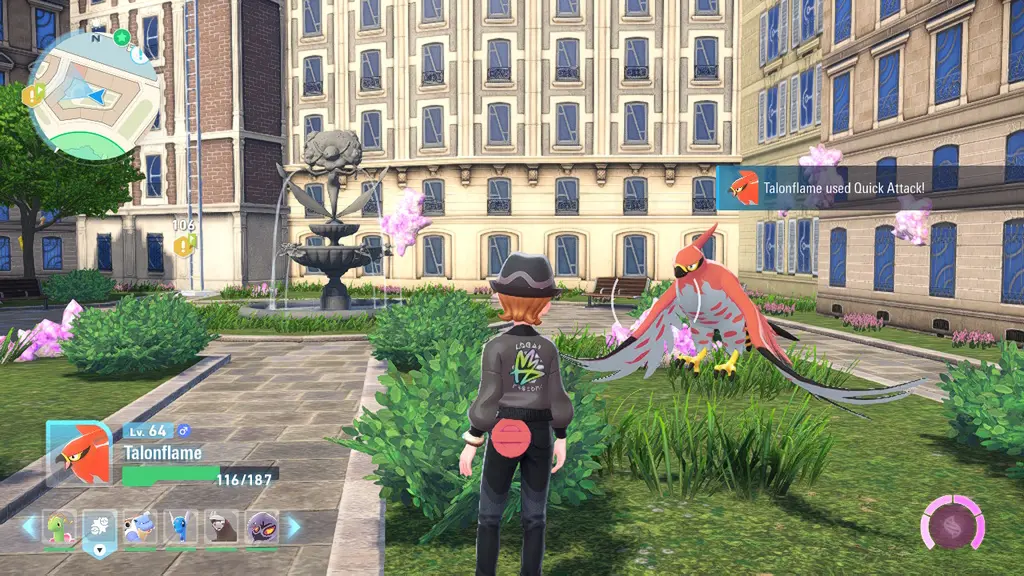This screenshot has width=1024, height=576.
Task: Select the highlighted Poké Ball party slot
Action: pos(99,525)
